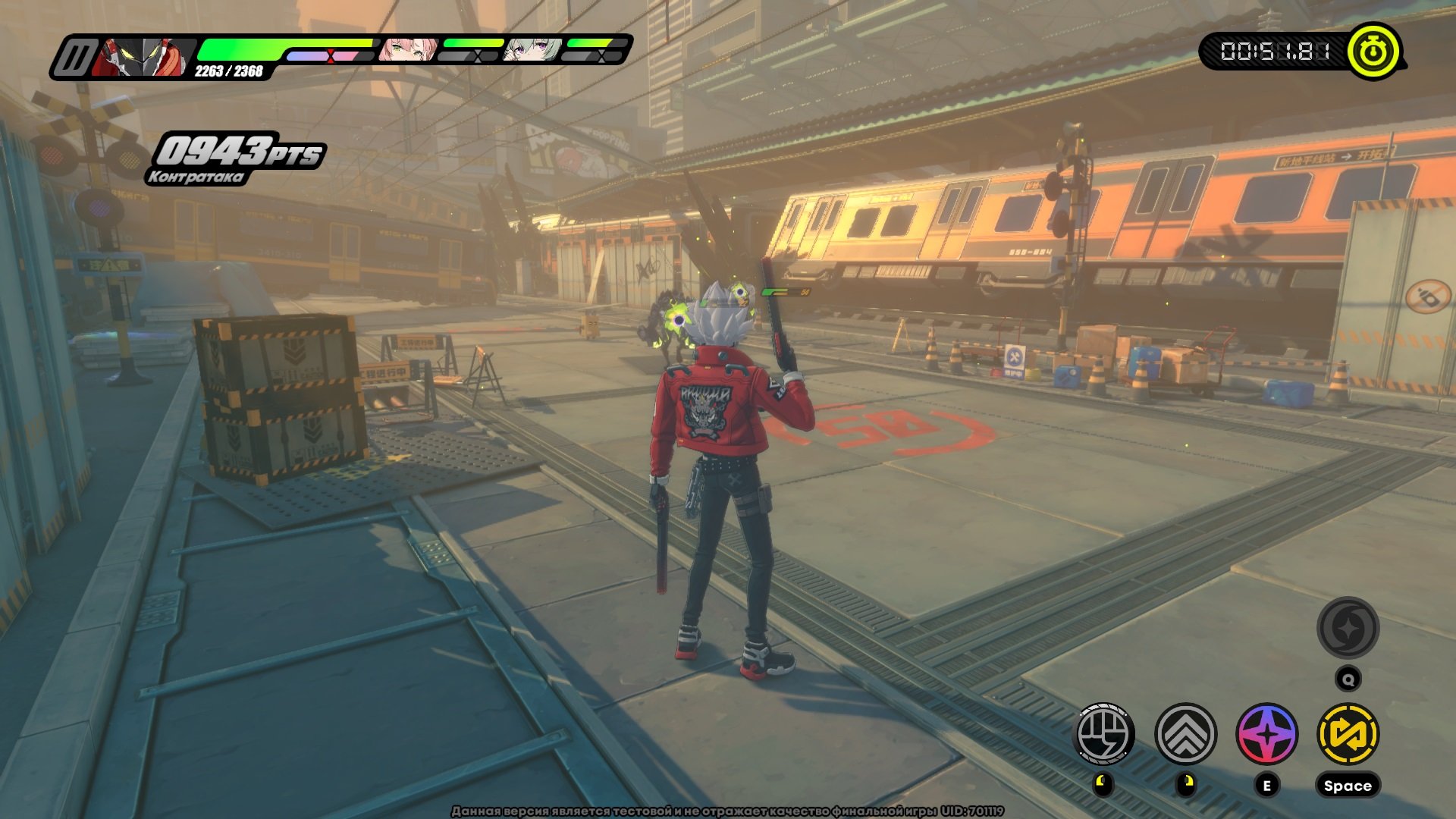
Task: Use the fist basic attack icon
Action: click(1104, 733)
